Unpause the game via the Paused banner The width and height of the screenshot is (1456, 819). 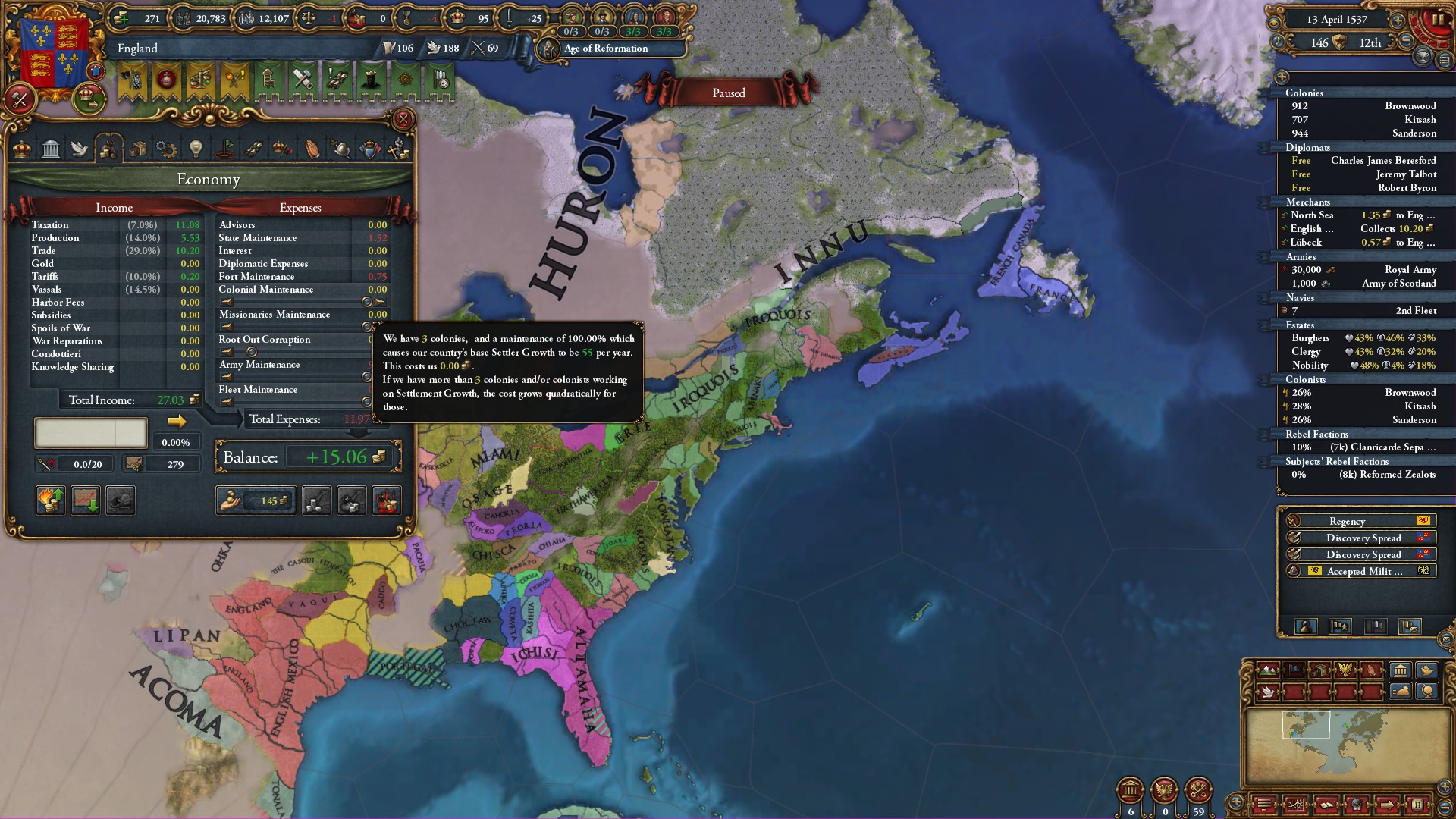click(728, 93)
